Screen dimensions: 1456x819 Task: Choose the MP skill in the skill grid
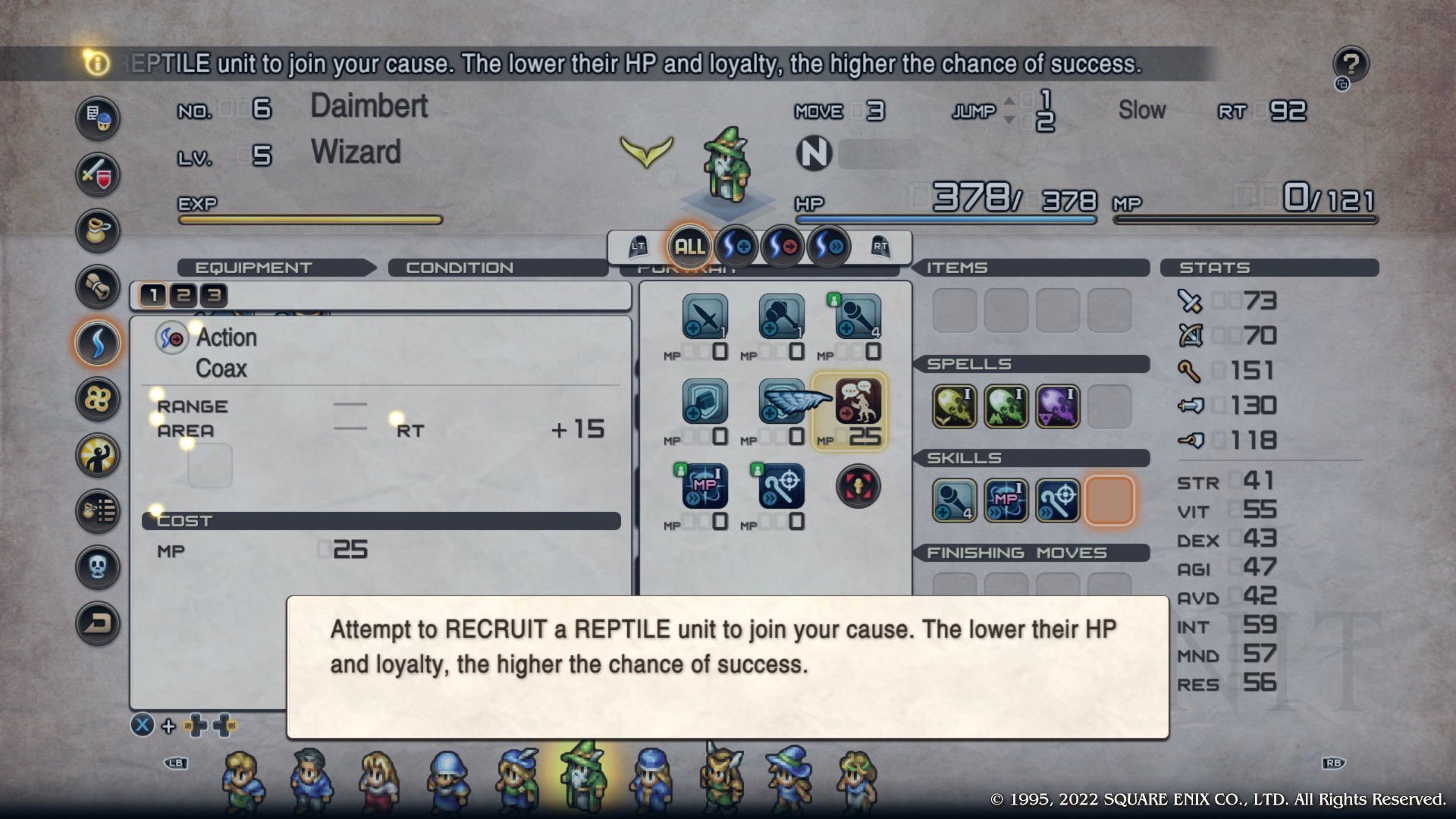coord(705,487)
